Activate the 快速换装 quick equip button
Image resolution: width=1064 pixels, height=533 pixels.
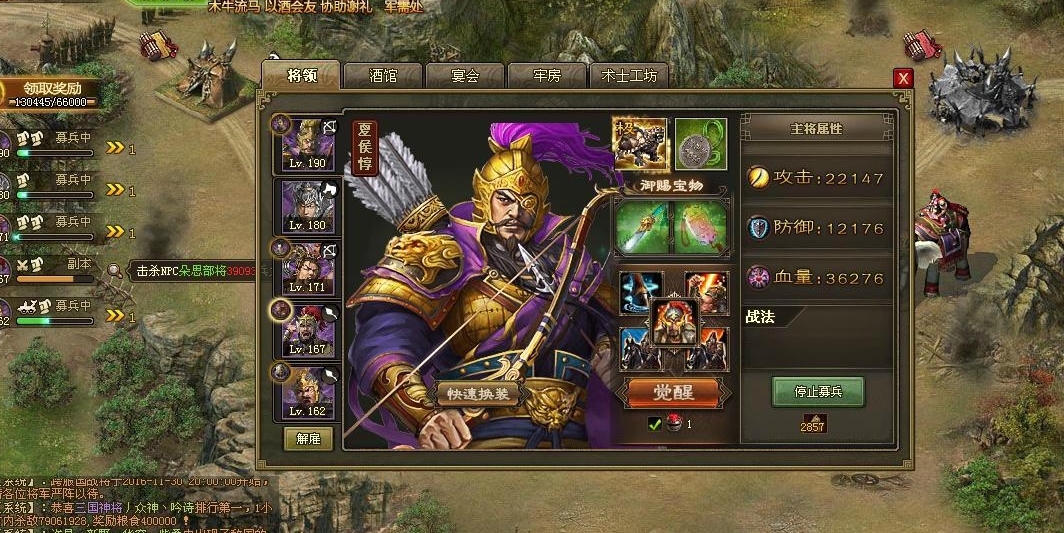click(478, 393)
